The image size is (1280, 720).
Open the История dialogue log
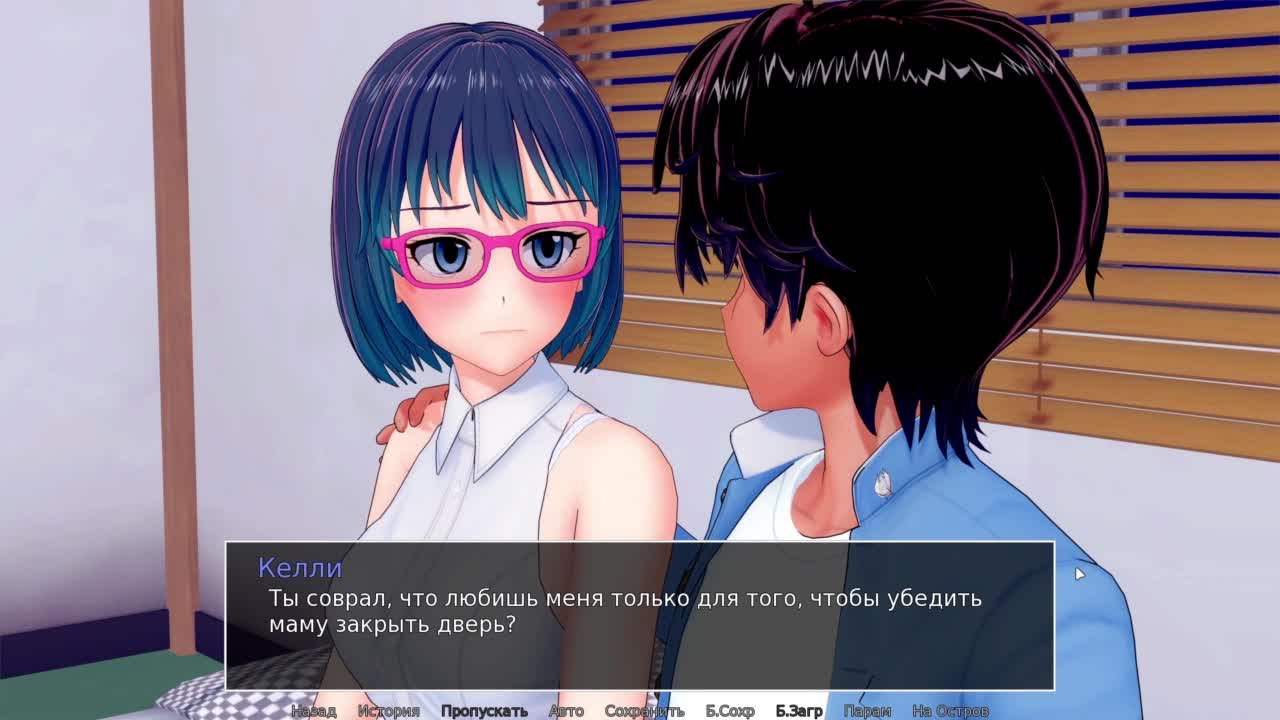[x=388, y=711]
